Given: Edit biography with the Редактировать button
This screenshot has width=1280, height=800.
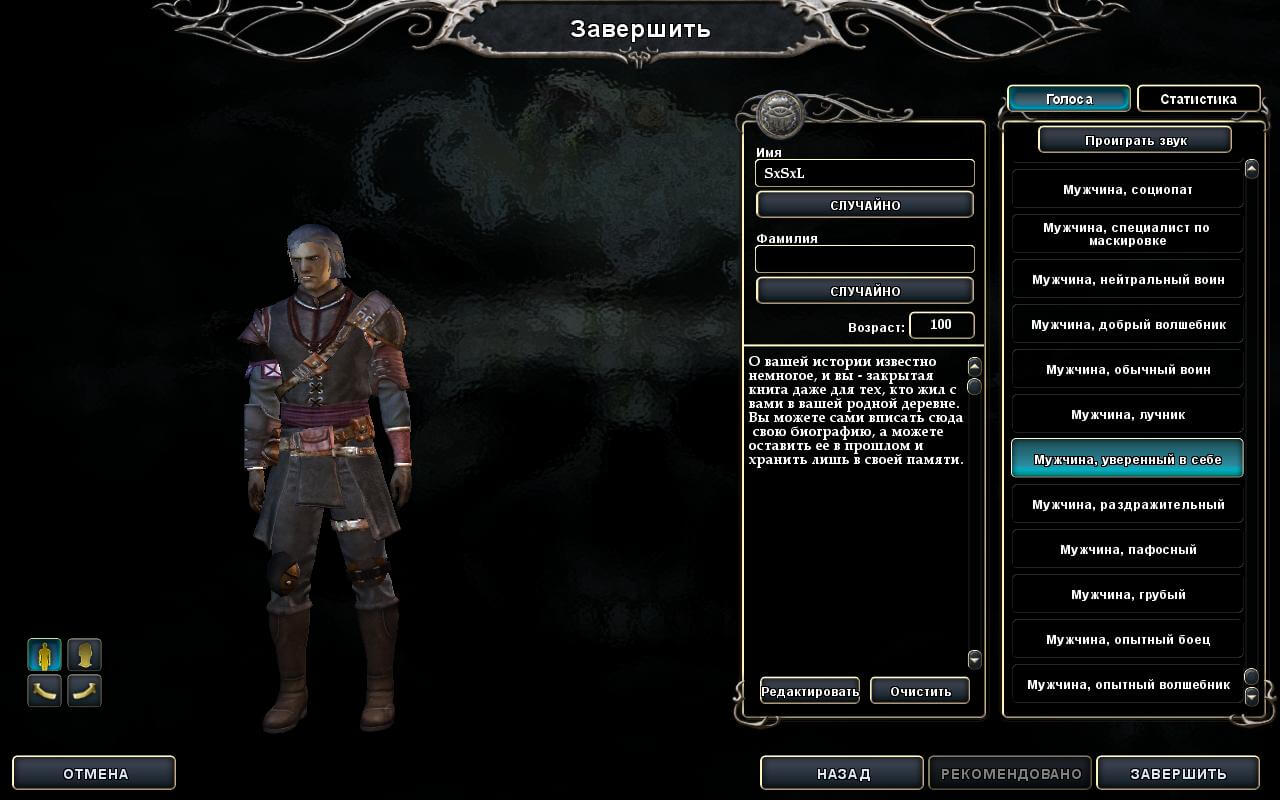Looking at the screenshot, I should pyautogui.click(x=809, y=691).
